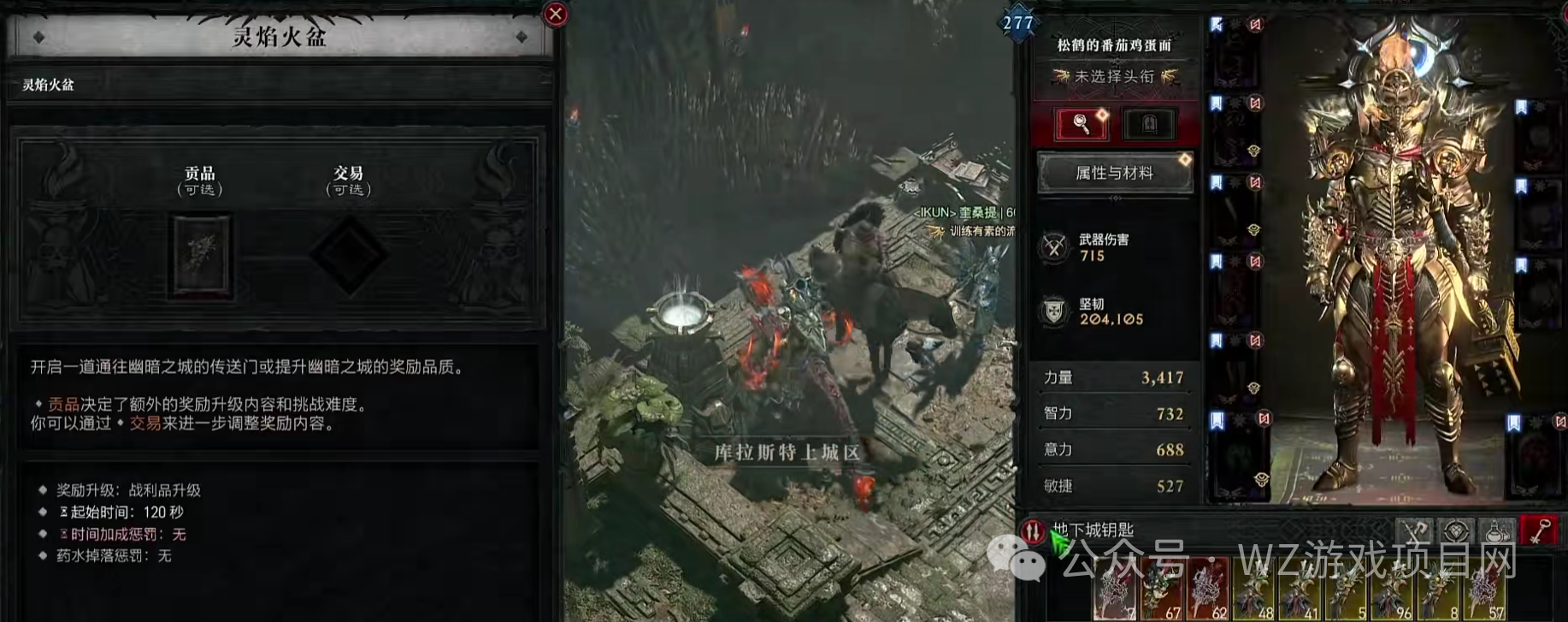The image size is (1568, 622).
Task: Switch to the equipment (sword and axe) tab
Action: pyautogui.click(x=1414, y=531)
